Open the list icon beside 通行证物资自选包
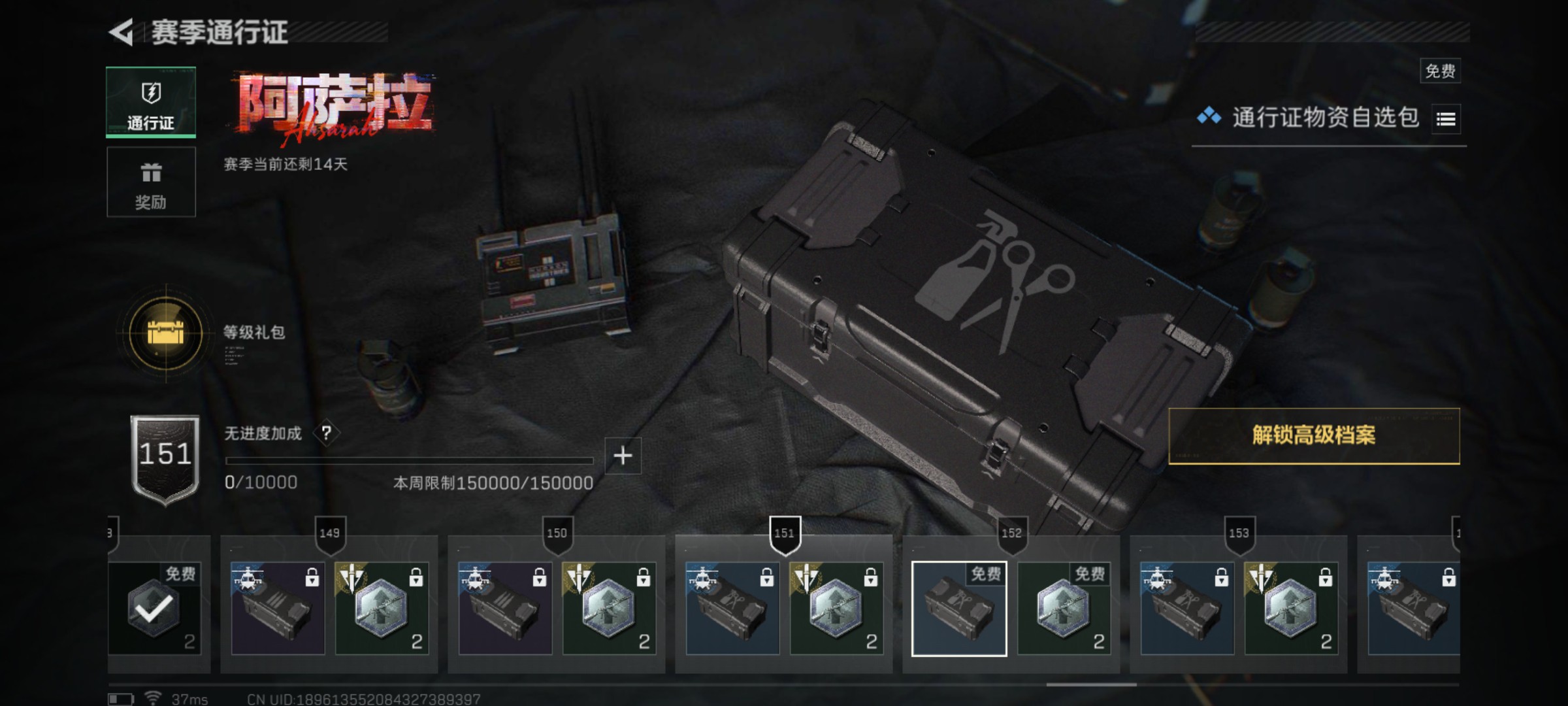Image resolution: width=1568 pixels, height=706 pixels. 1446,119
